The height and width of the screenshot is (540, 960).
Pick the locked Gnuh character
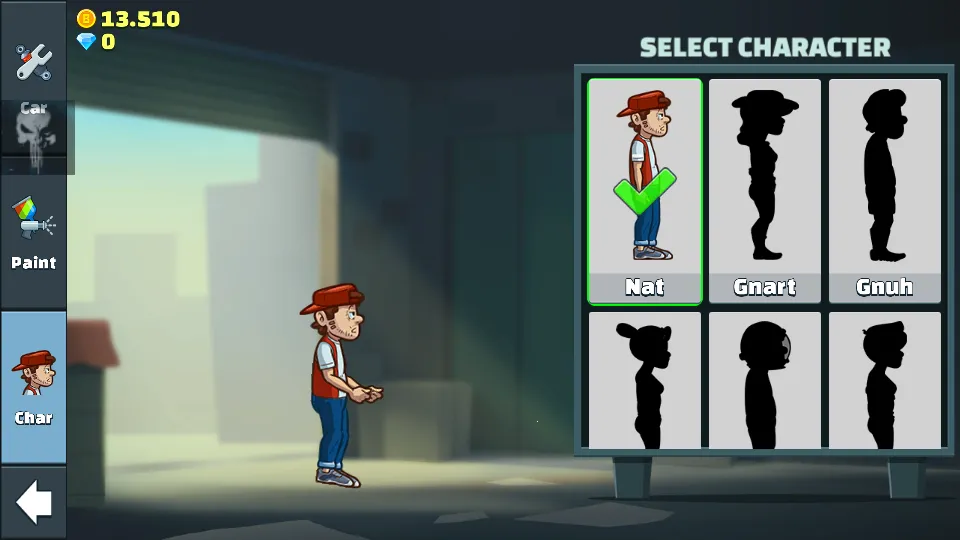885,191
